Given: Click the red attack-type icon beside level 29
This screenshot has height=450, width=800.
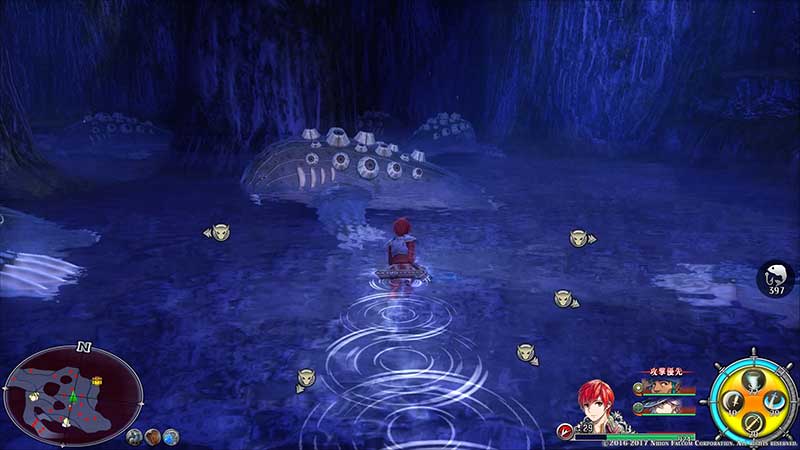Looking at the screenshot, I should [x=566, y=431].
